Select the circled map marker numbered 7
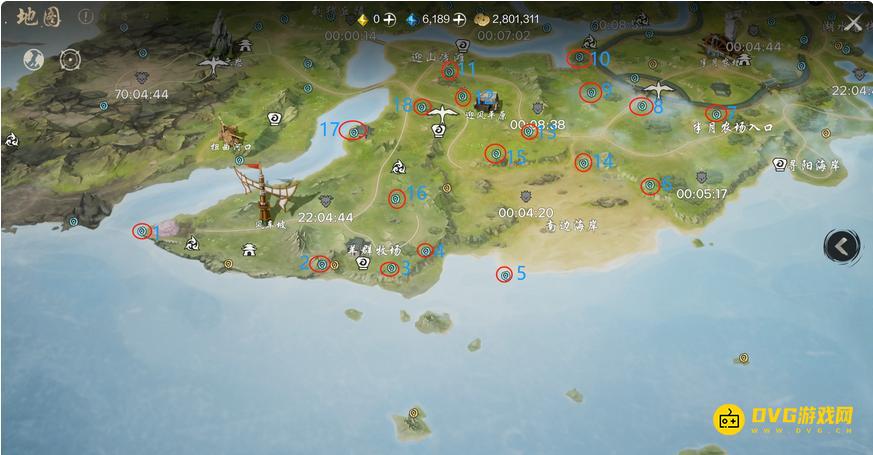Screen dimensions: 873x455 [715, 113]
